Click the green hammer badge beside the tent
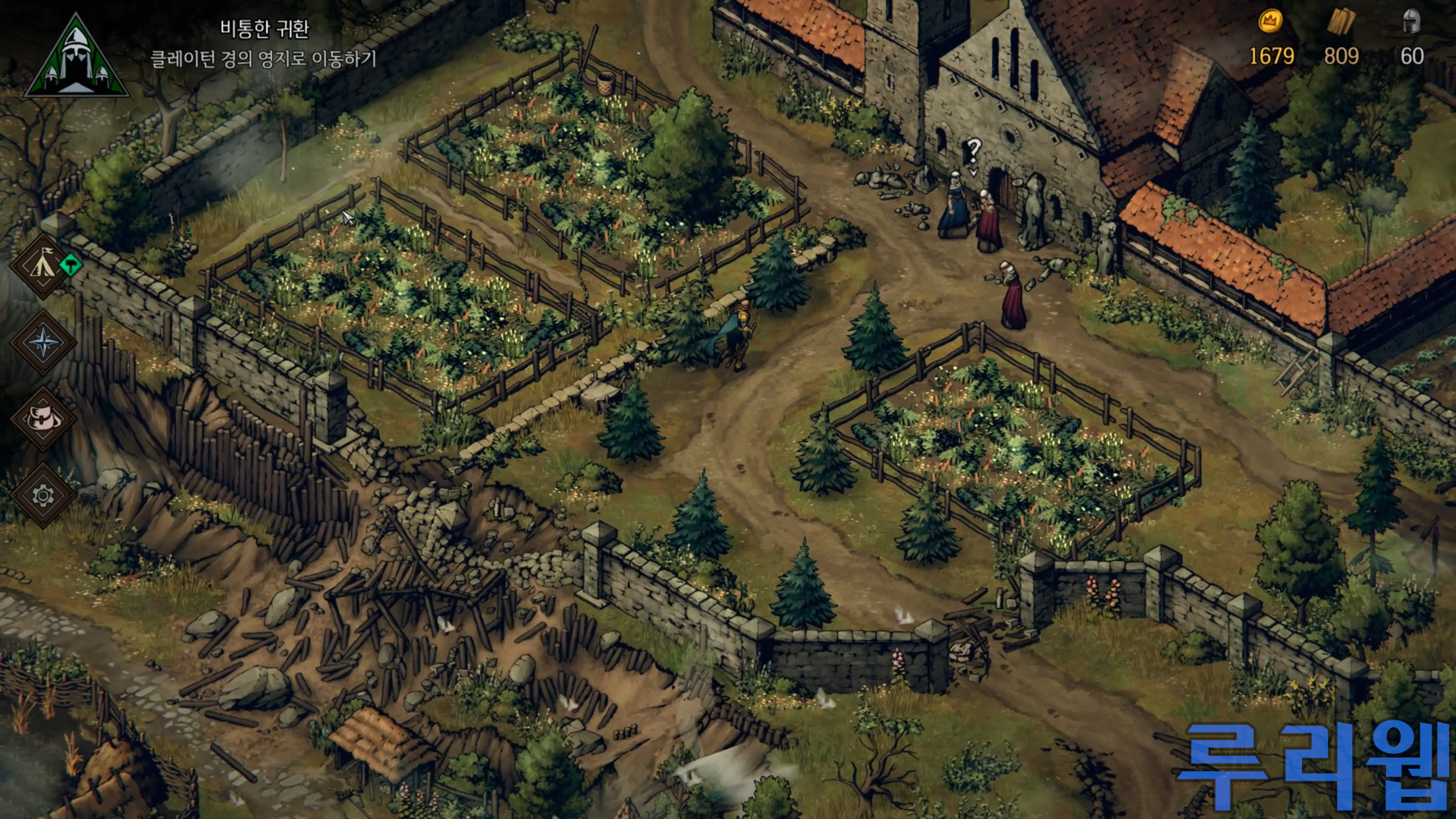Viewport: 1456px width, 819px height. click(71, 265)
